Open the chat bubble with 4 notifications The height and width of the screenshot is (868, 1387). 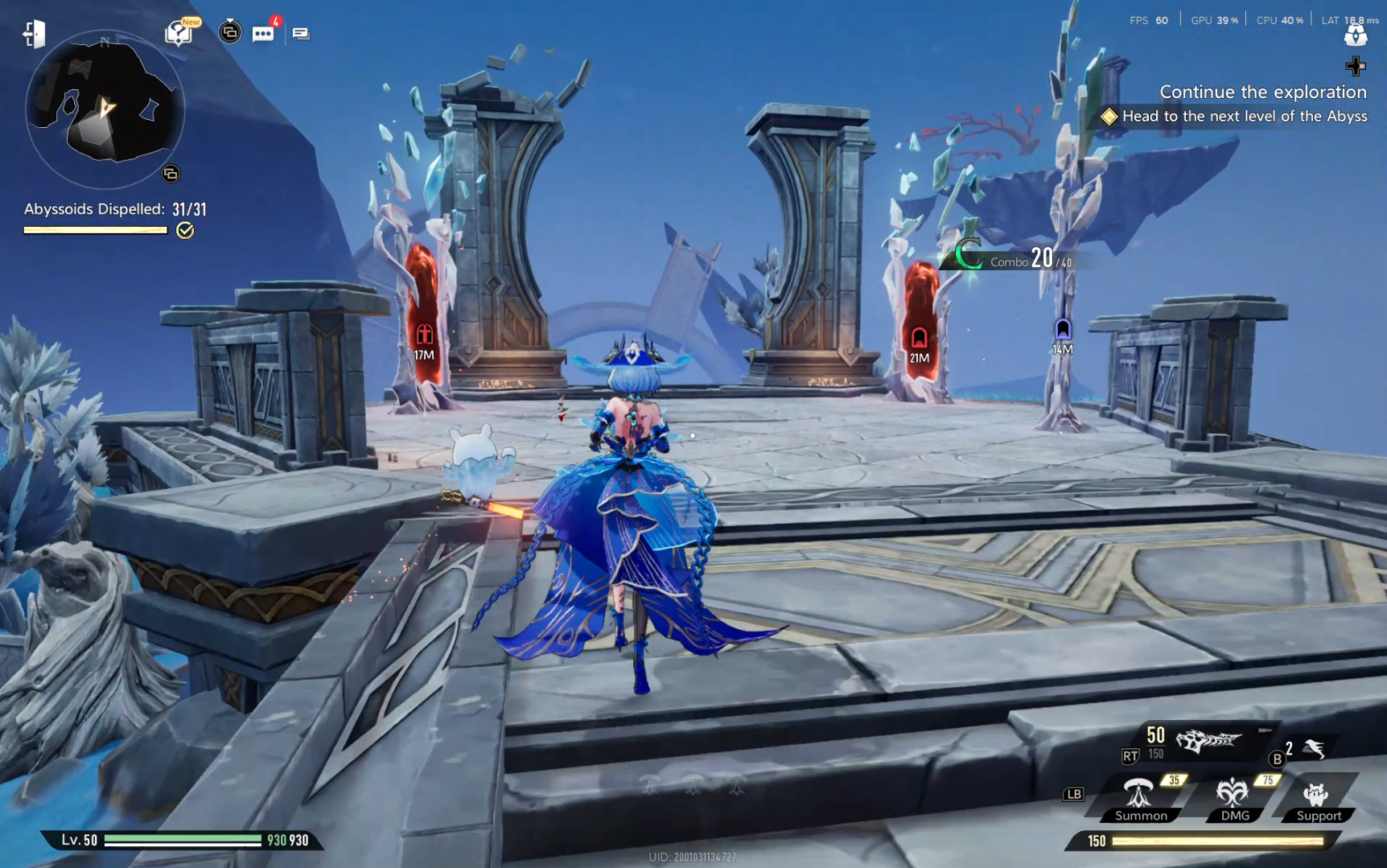pyautogui.click(x=263, y=34)
